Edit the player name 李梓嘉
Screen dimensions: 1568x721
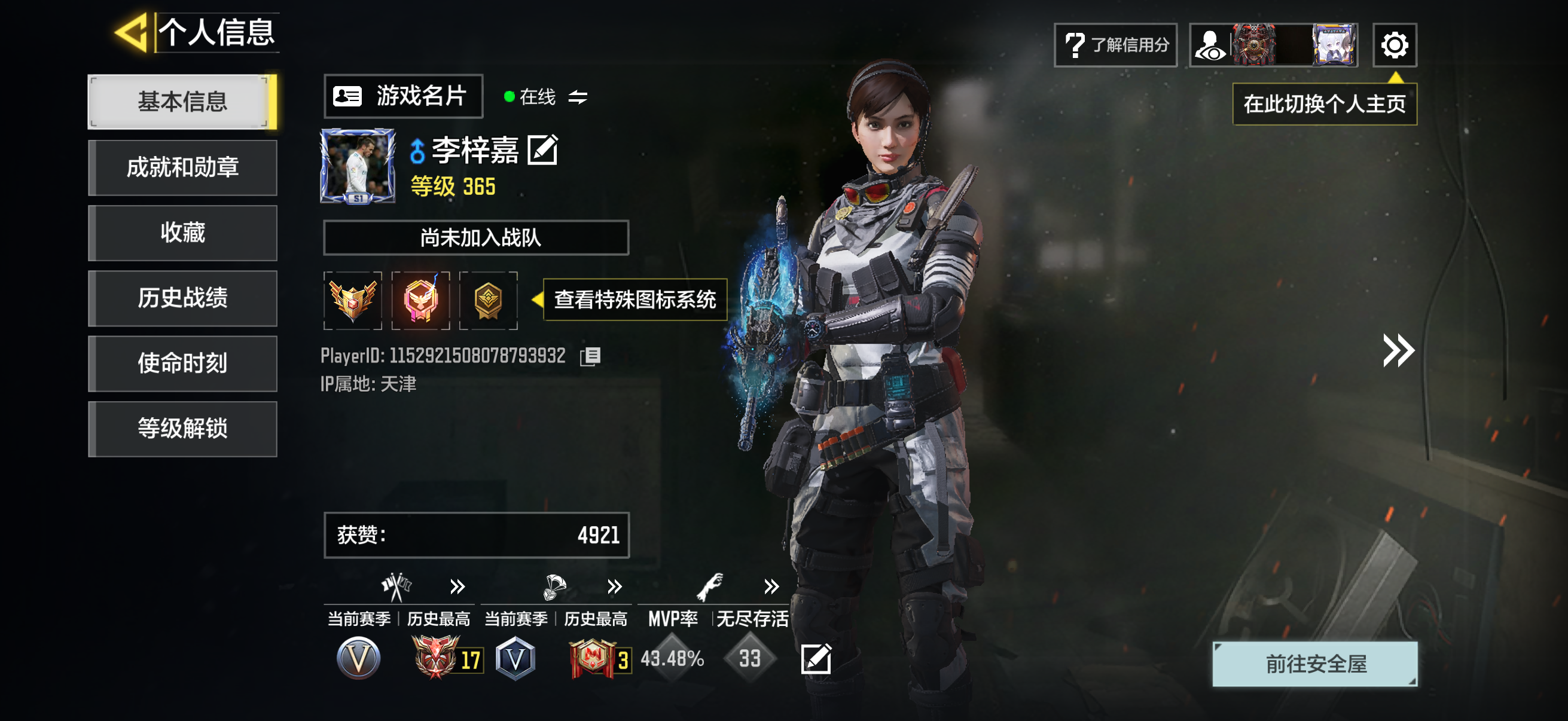pos(542,150)
